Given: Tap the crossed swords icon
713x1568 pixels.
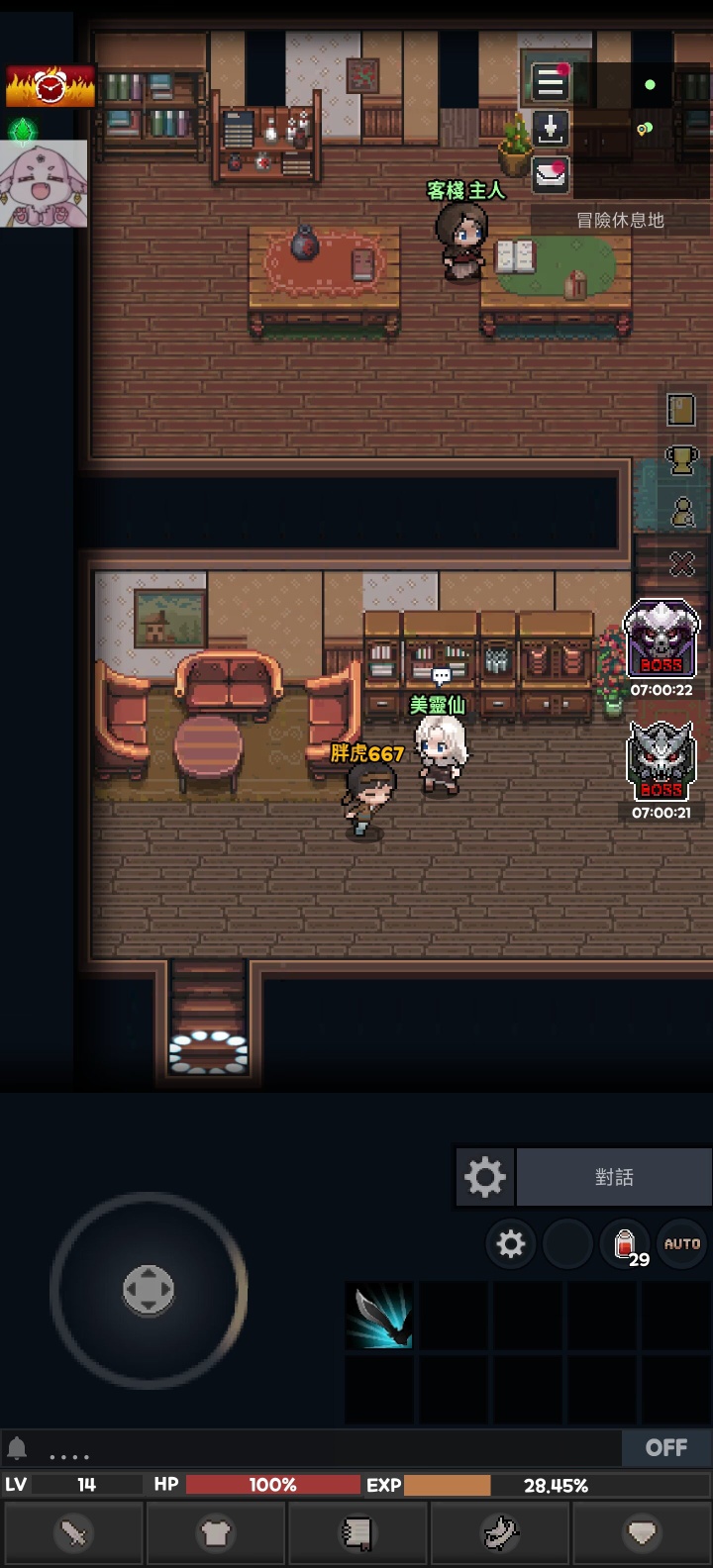Looking at the screenshot, I should click(x=682, y=563).
